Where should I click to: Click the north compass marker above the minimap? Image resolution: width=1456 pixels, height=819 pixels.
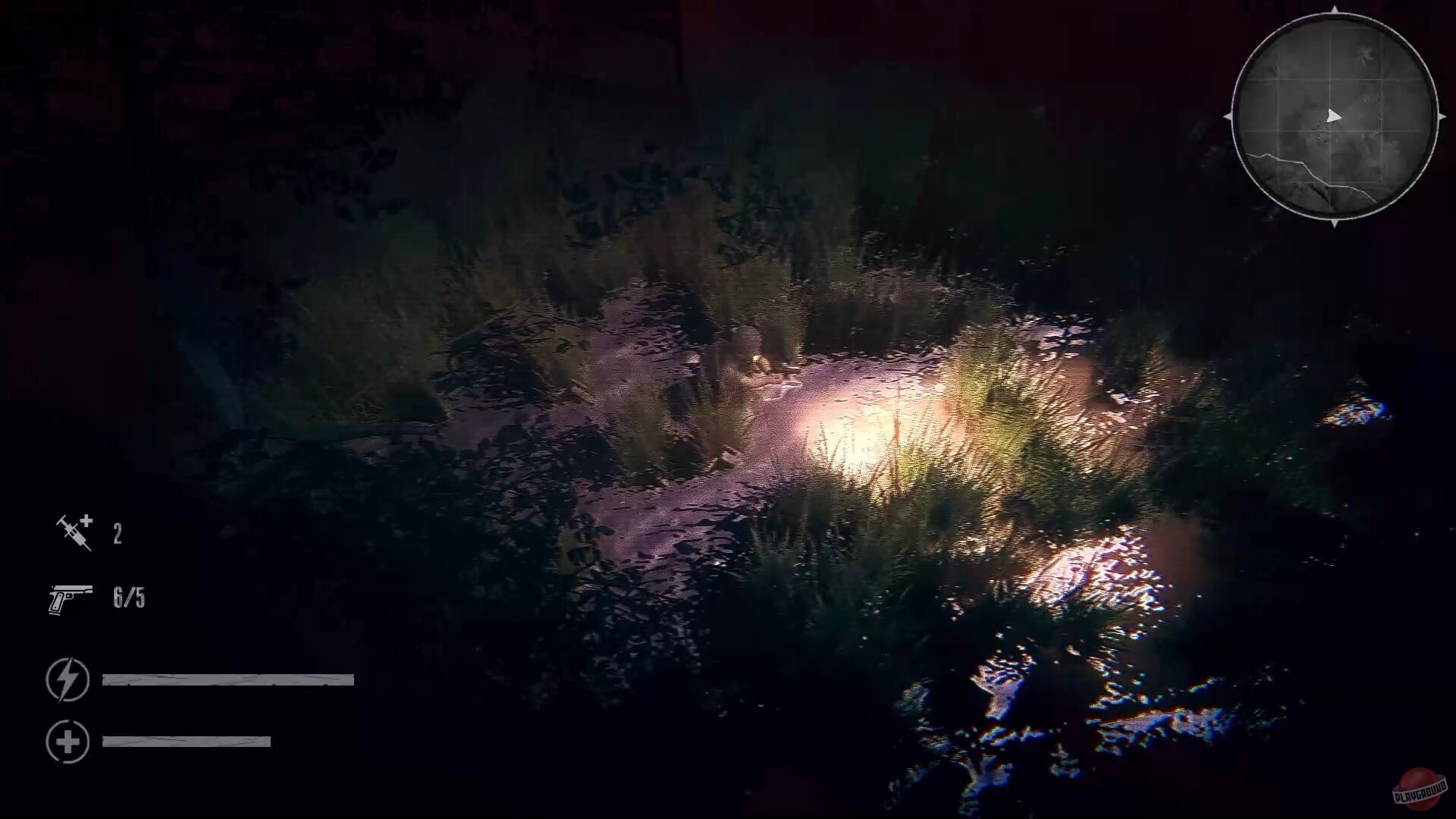click(1335, 11)
